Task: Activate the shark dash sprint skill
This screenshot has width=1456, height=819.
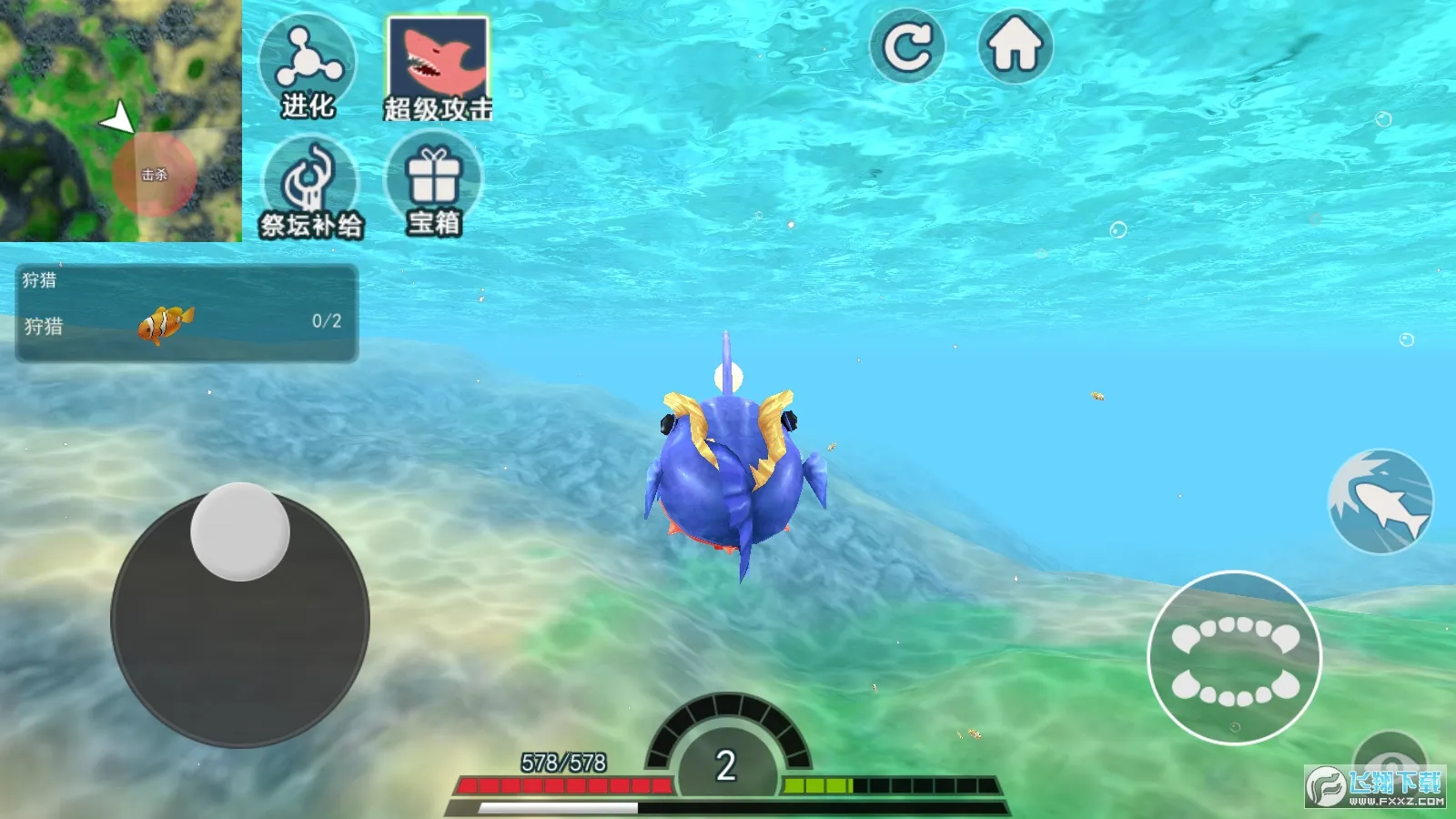Action: point(1380,501)
